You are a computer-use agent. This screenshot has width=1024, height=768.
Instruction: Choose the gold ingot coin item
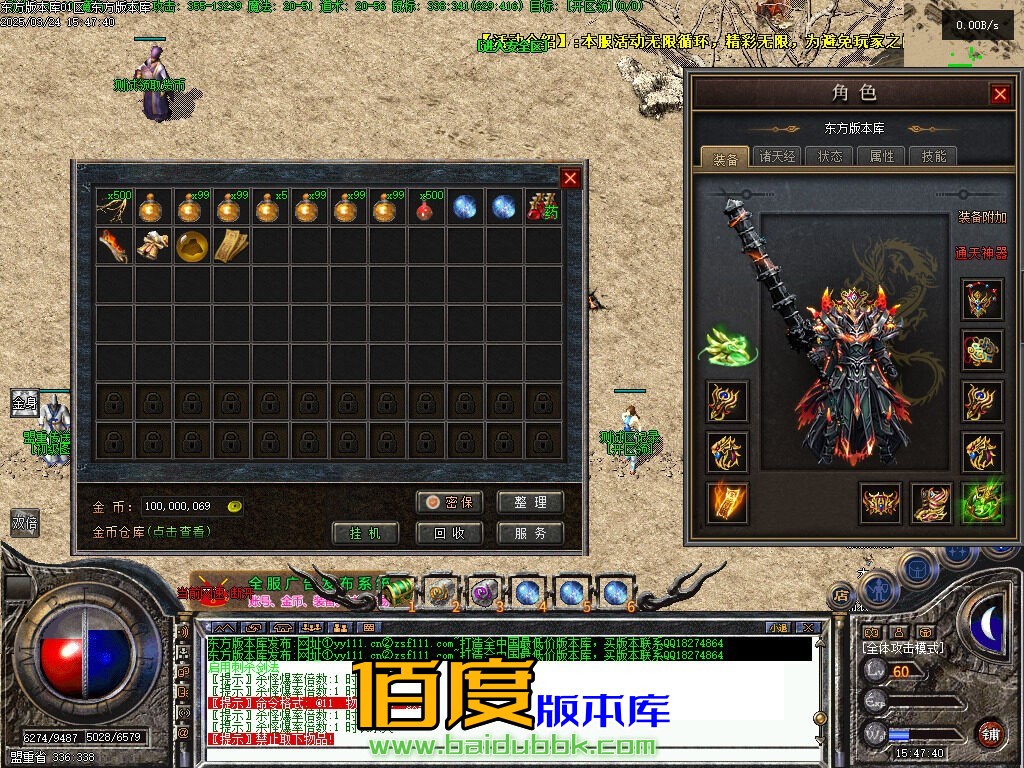tap(192, 246)
